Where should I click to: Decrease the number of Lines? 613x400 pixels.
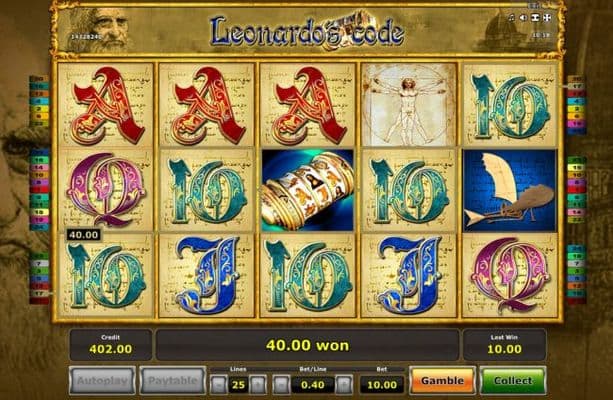pos(218,384)
